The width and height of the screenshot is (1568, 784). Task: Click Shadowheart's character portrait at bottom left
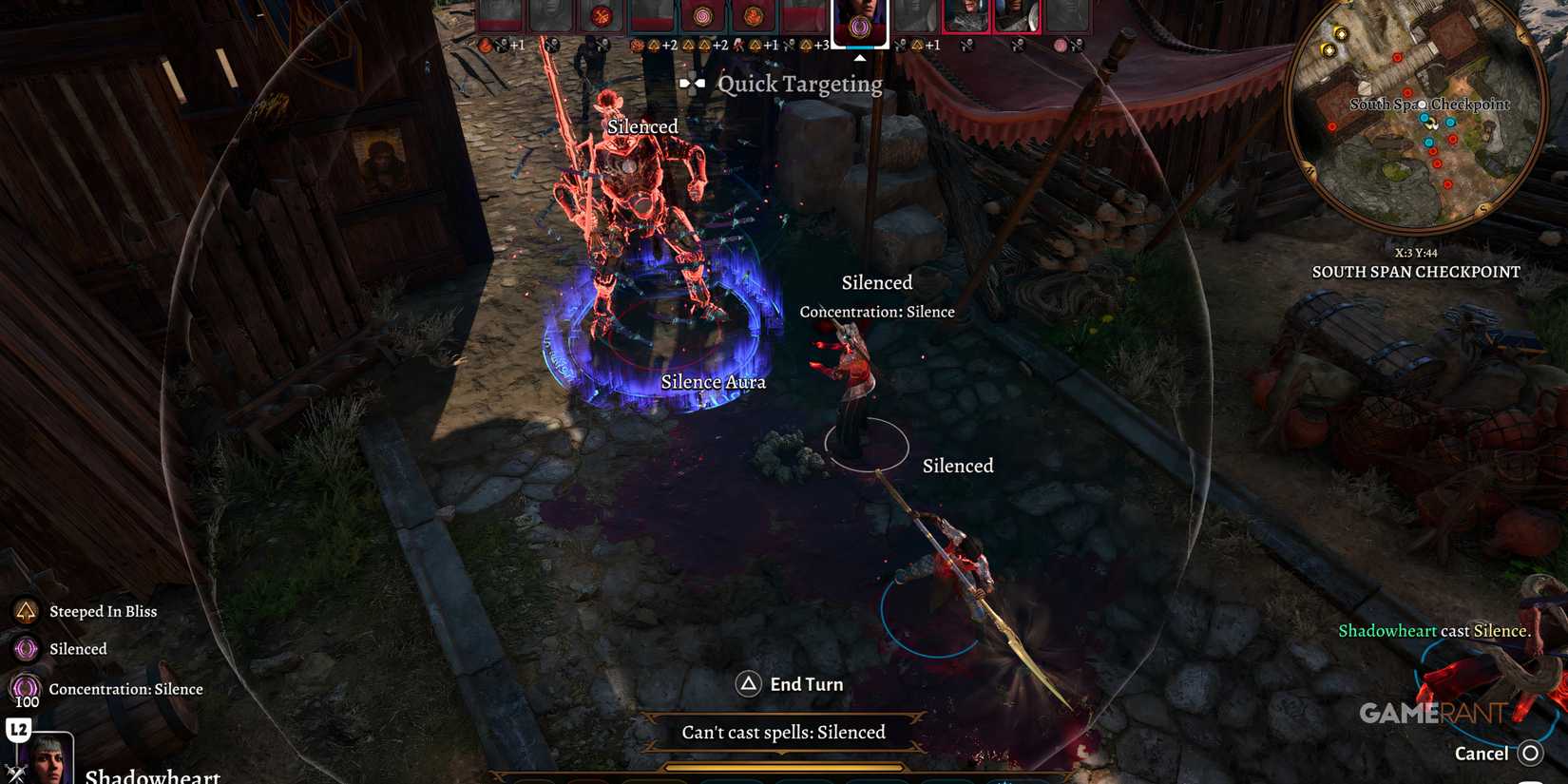tap(46, 757)
